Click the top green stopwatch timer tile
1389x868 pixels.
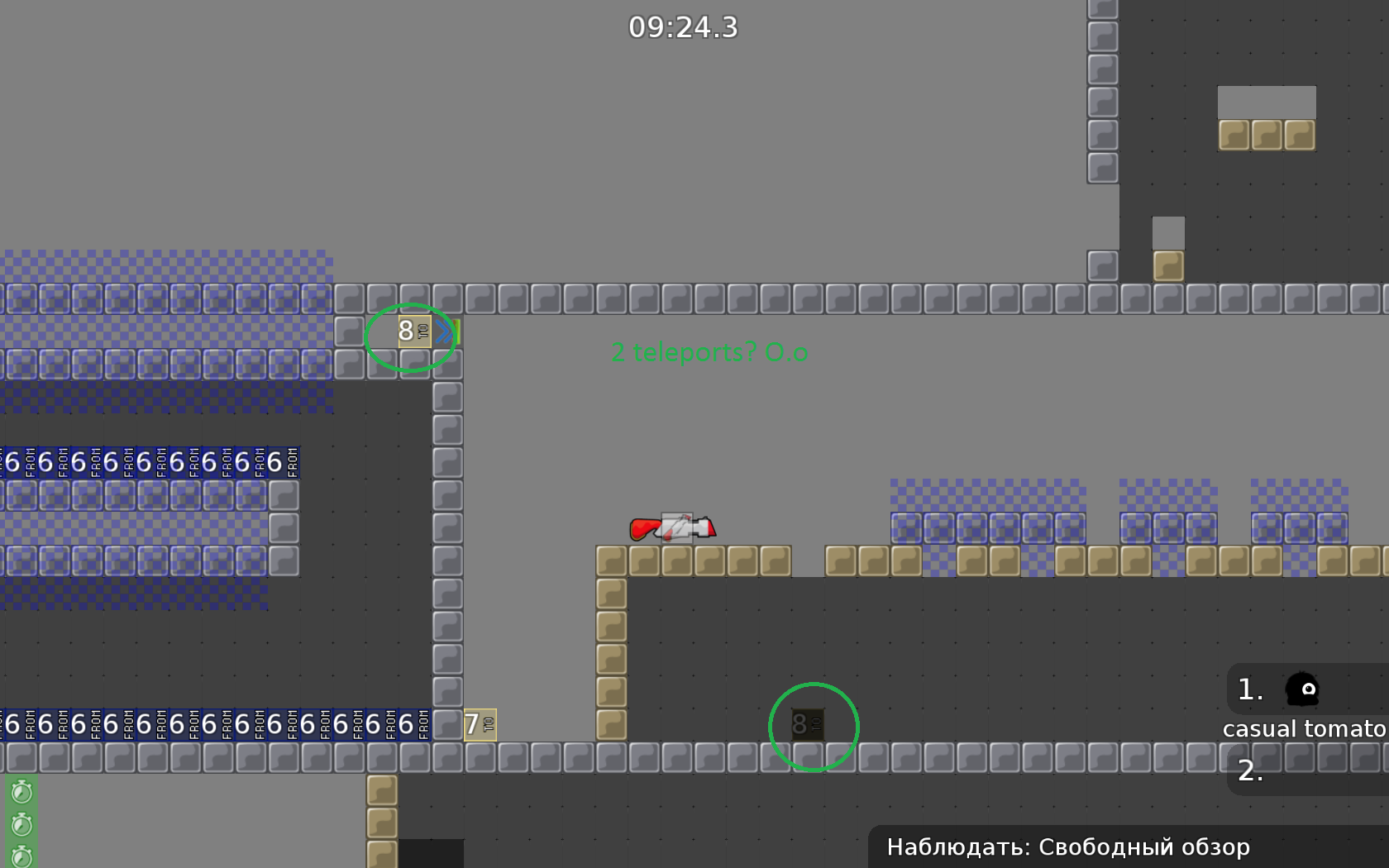21,791
